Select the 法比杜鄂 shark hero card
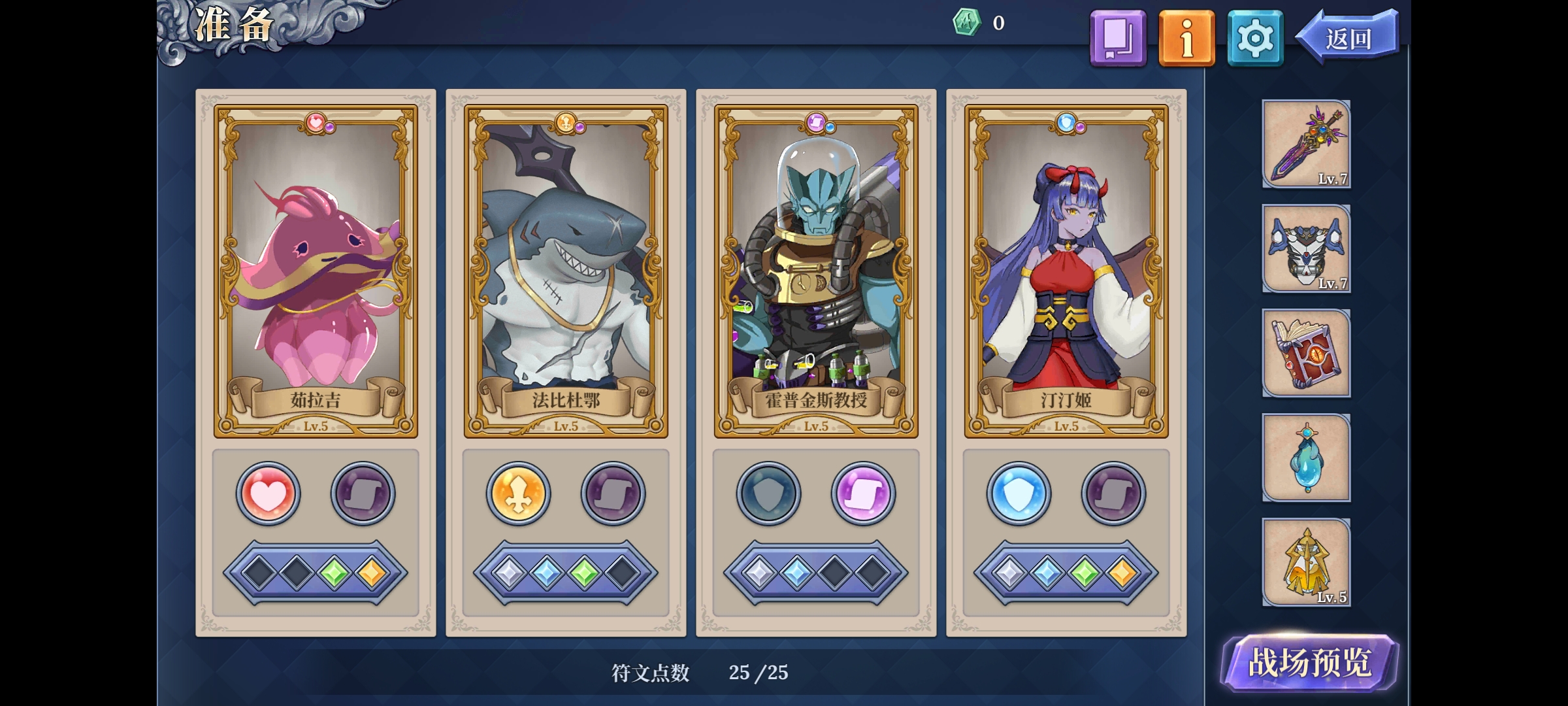This screenshot has width=1568, height=706. point(566,271)
